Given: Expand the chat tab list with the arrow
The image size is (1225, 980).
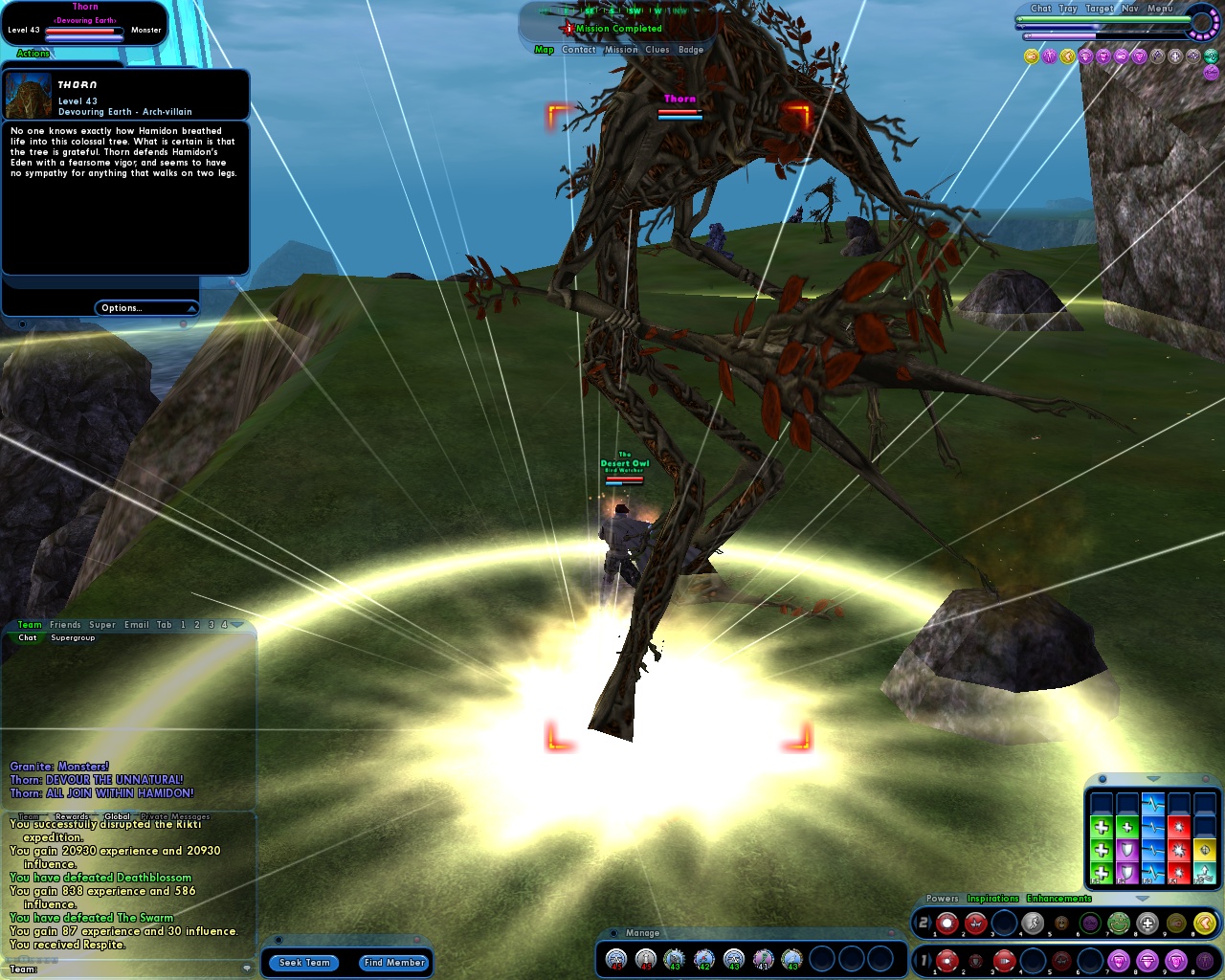Looking at the screenshot, I should tap(236, 625).
